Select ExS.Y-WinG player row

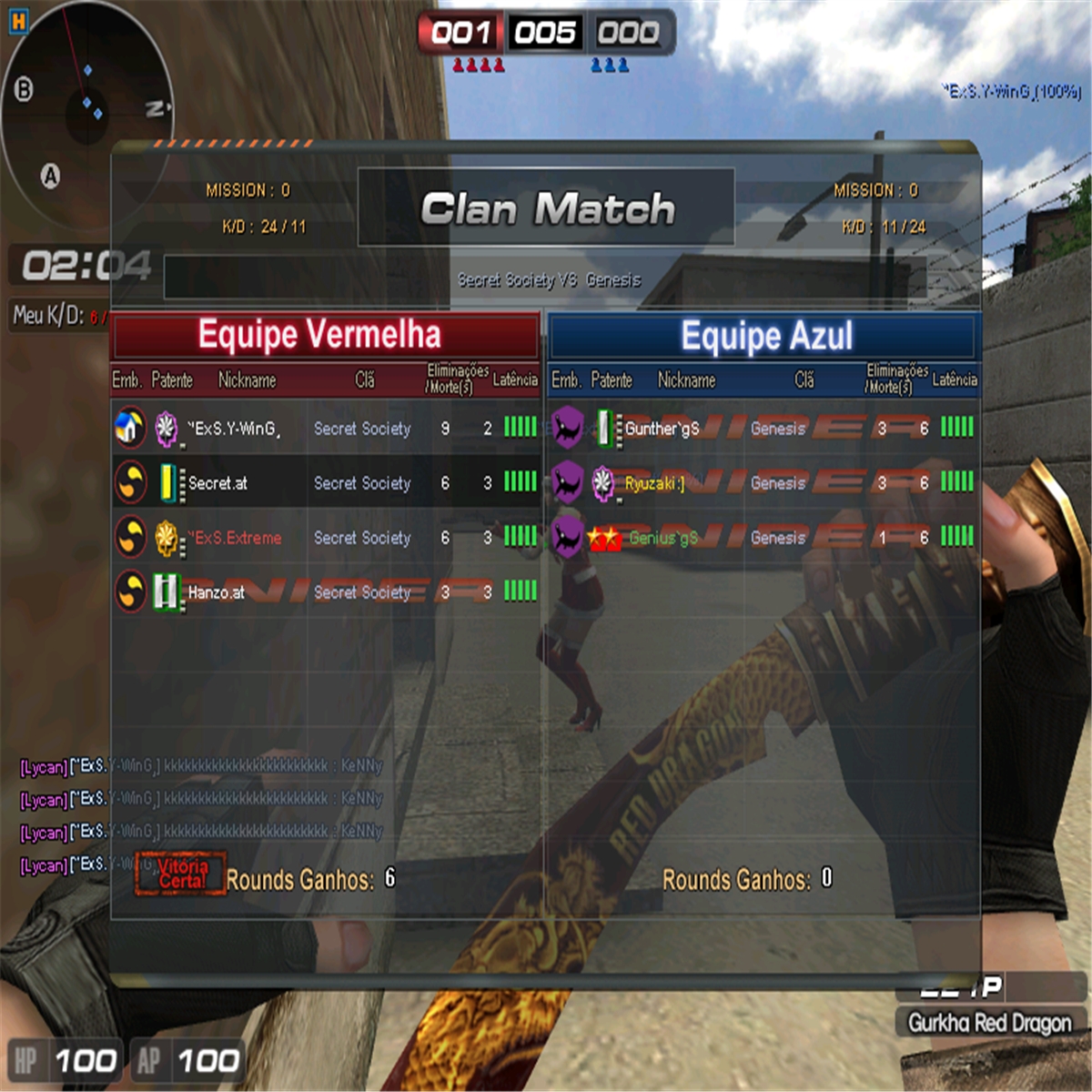coord(325,428)
